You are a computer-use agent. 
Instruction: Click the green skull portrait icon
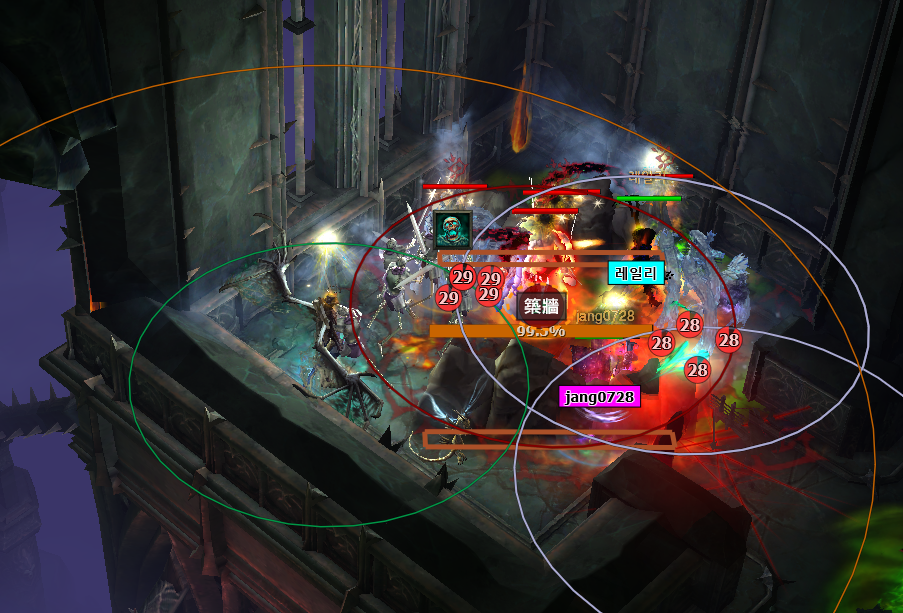click(x=452, y=229)
